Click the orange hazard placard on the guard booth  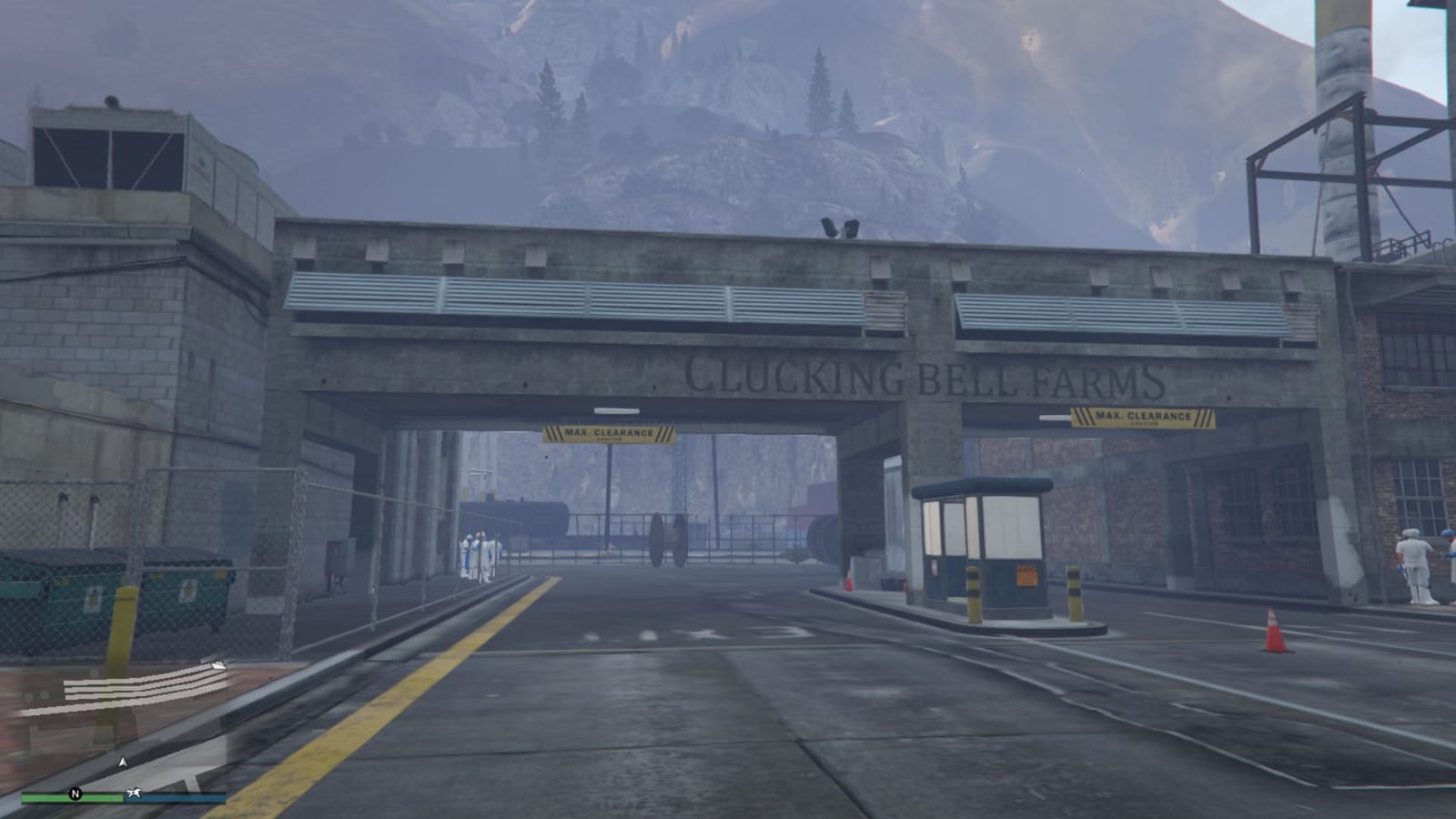click(1027, 574)
